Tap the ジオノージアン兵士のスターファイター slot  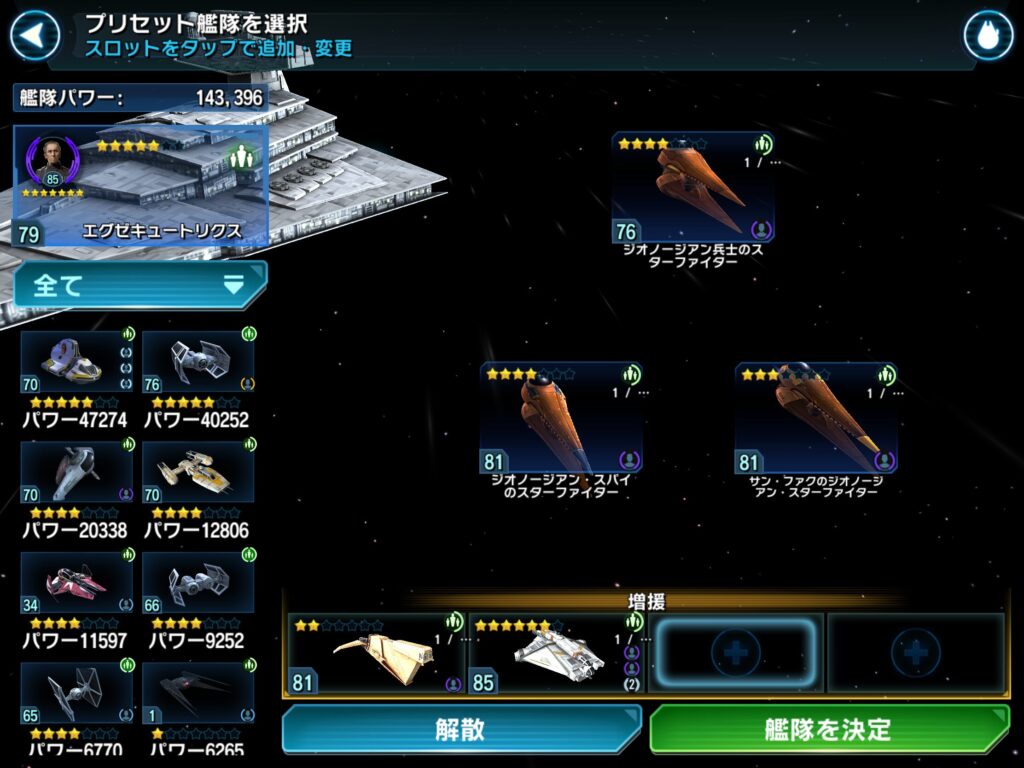693,188
